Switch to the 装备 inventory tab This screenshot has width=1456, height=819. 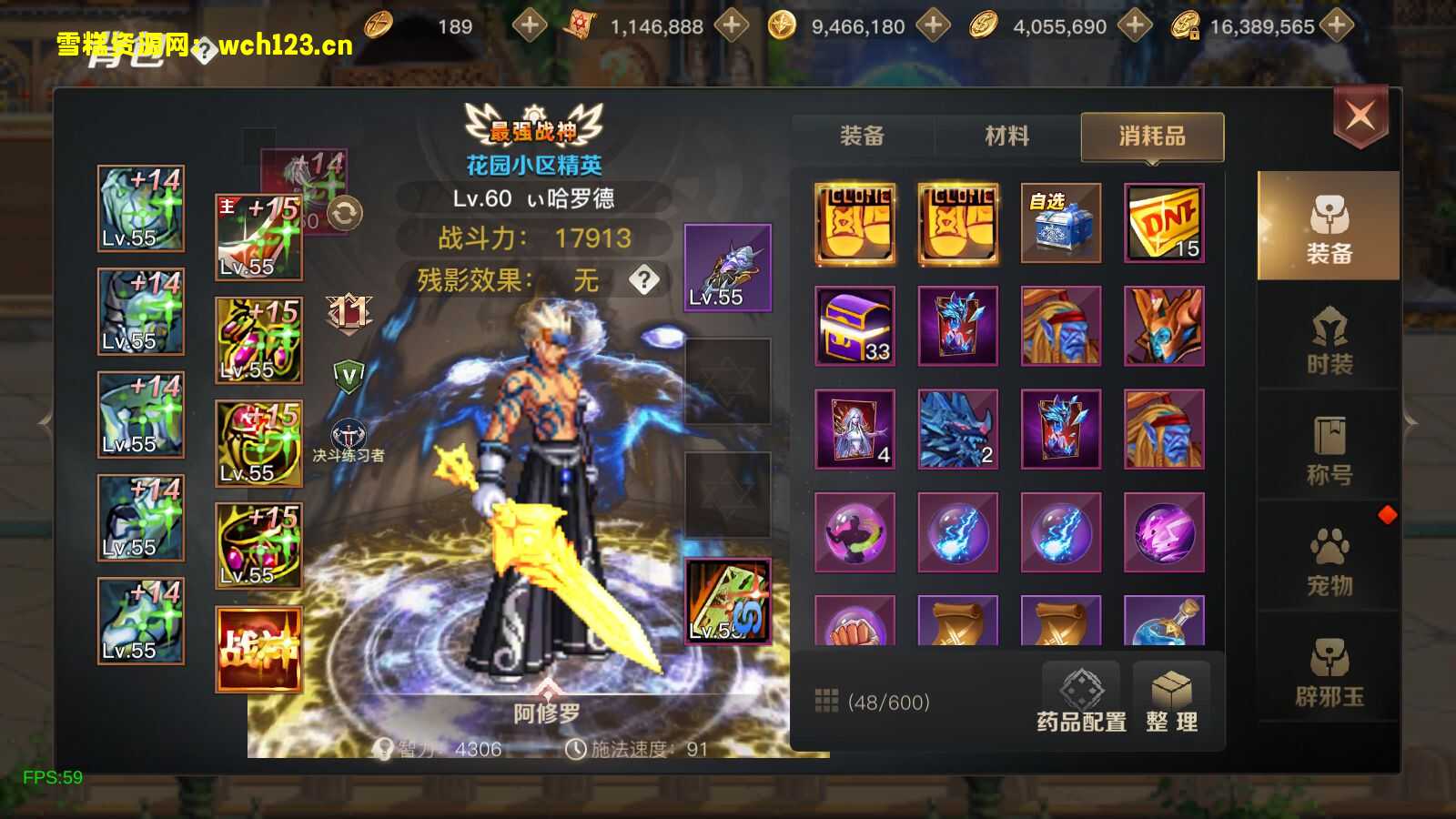click(862, 136)
